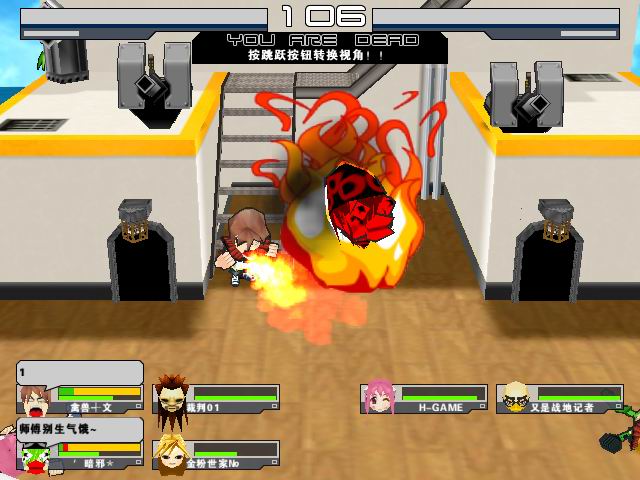Select the 裁判01 player portrait
The width and height of the screenshot is (640, 480).
coord(169,395)
